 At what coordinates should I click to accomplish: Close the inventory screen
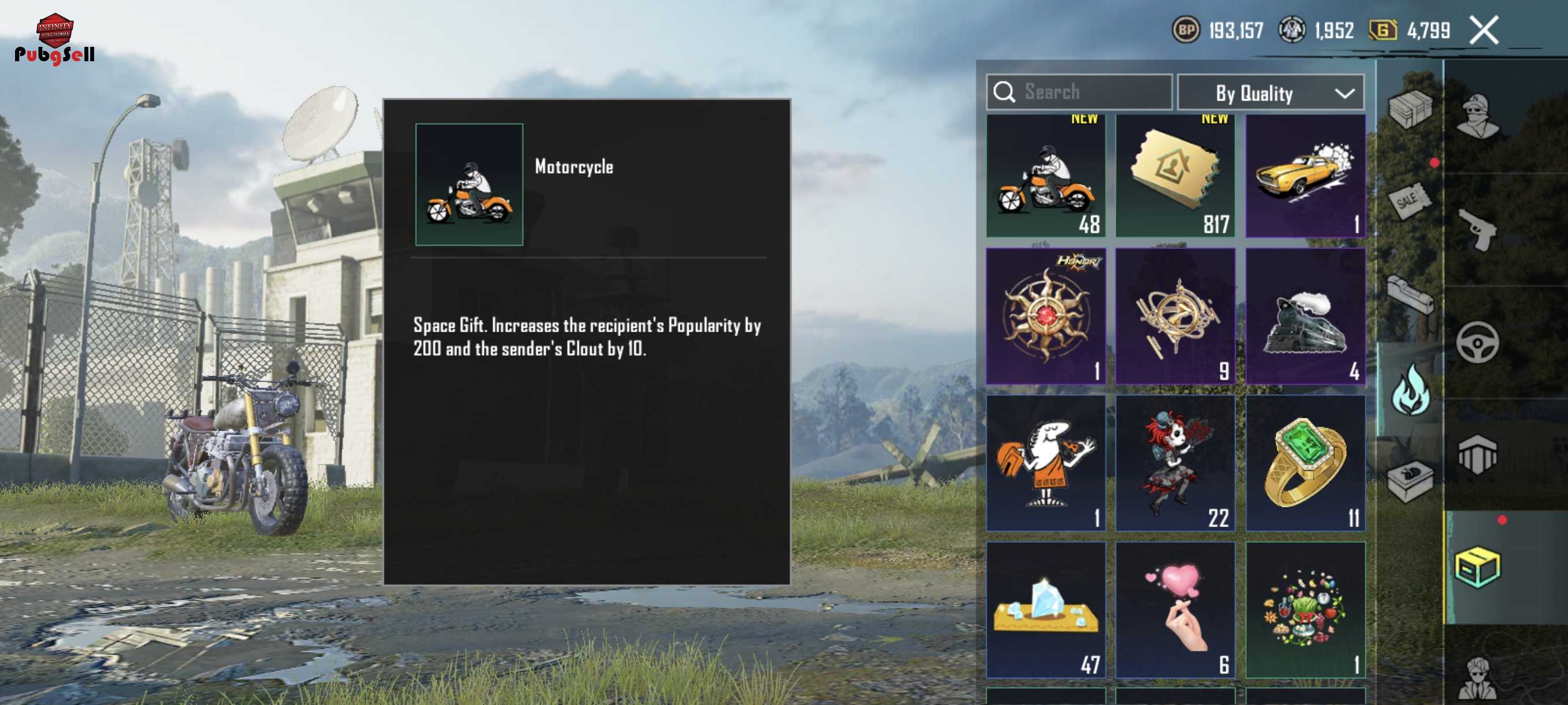click(1484, 31)
